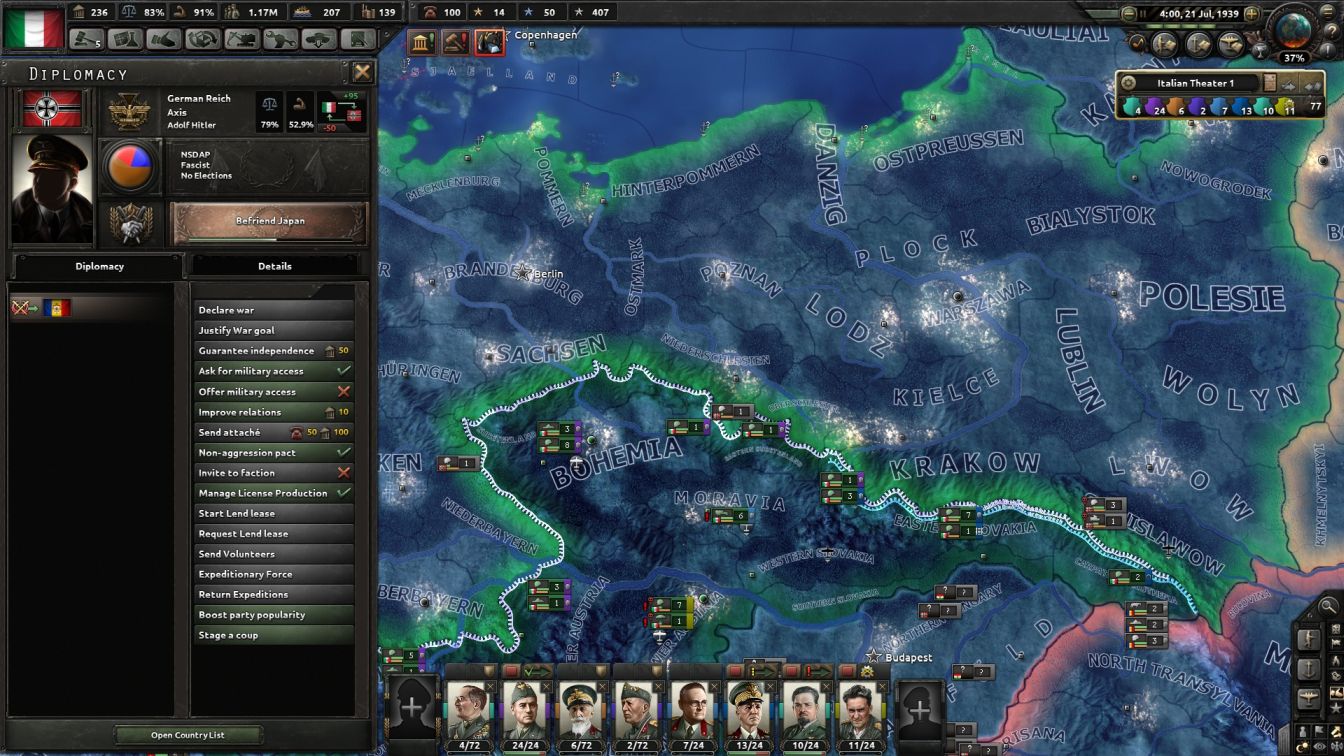Viewport: 1344px width, 756px height.
Task: Click the province search magnifier on map edge
Action: (1328, 605)
